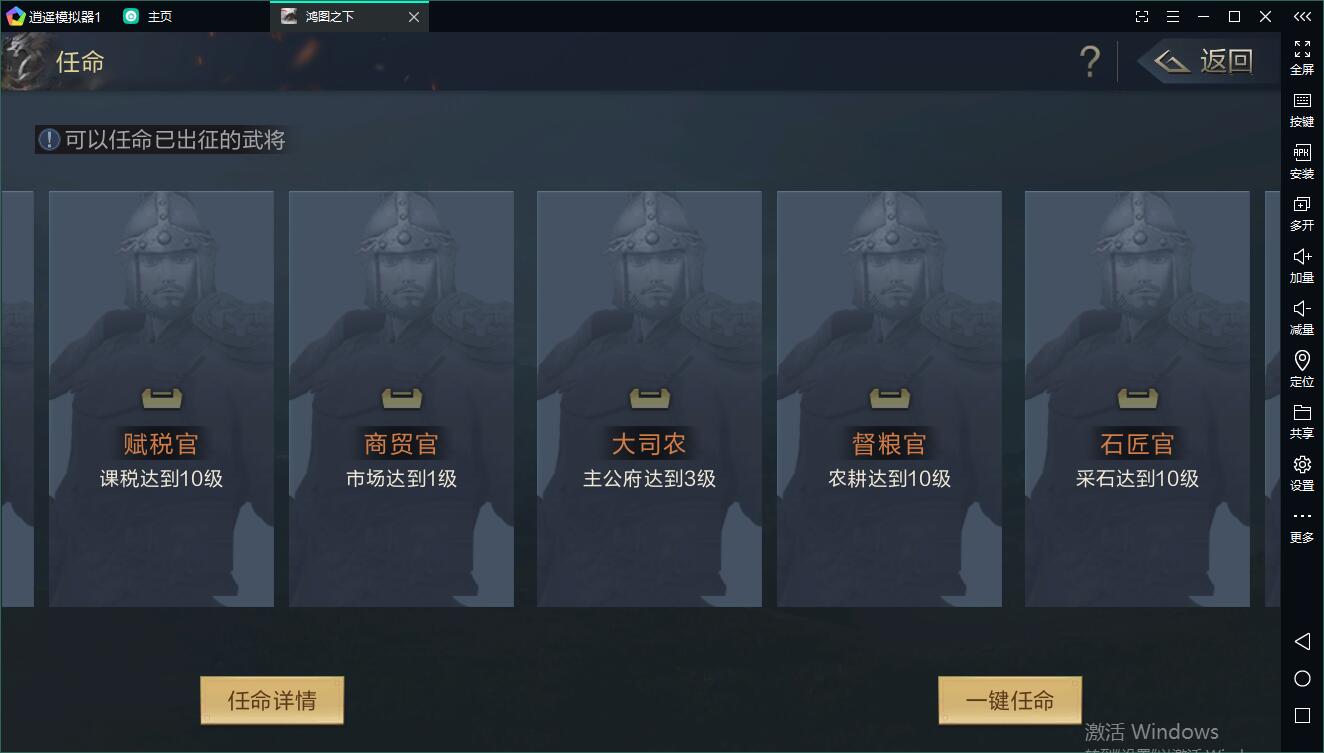This screenshot has height=753, width=1324.
Task: Open the question mark help
Action: coord(1090,62)
